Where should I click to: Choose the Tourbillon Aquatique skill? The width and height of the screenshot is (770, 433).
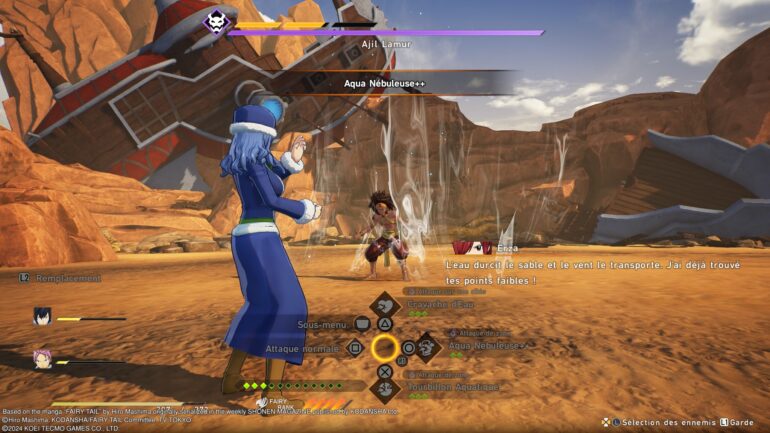(x=385, y=386)
